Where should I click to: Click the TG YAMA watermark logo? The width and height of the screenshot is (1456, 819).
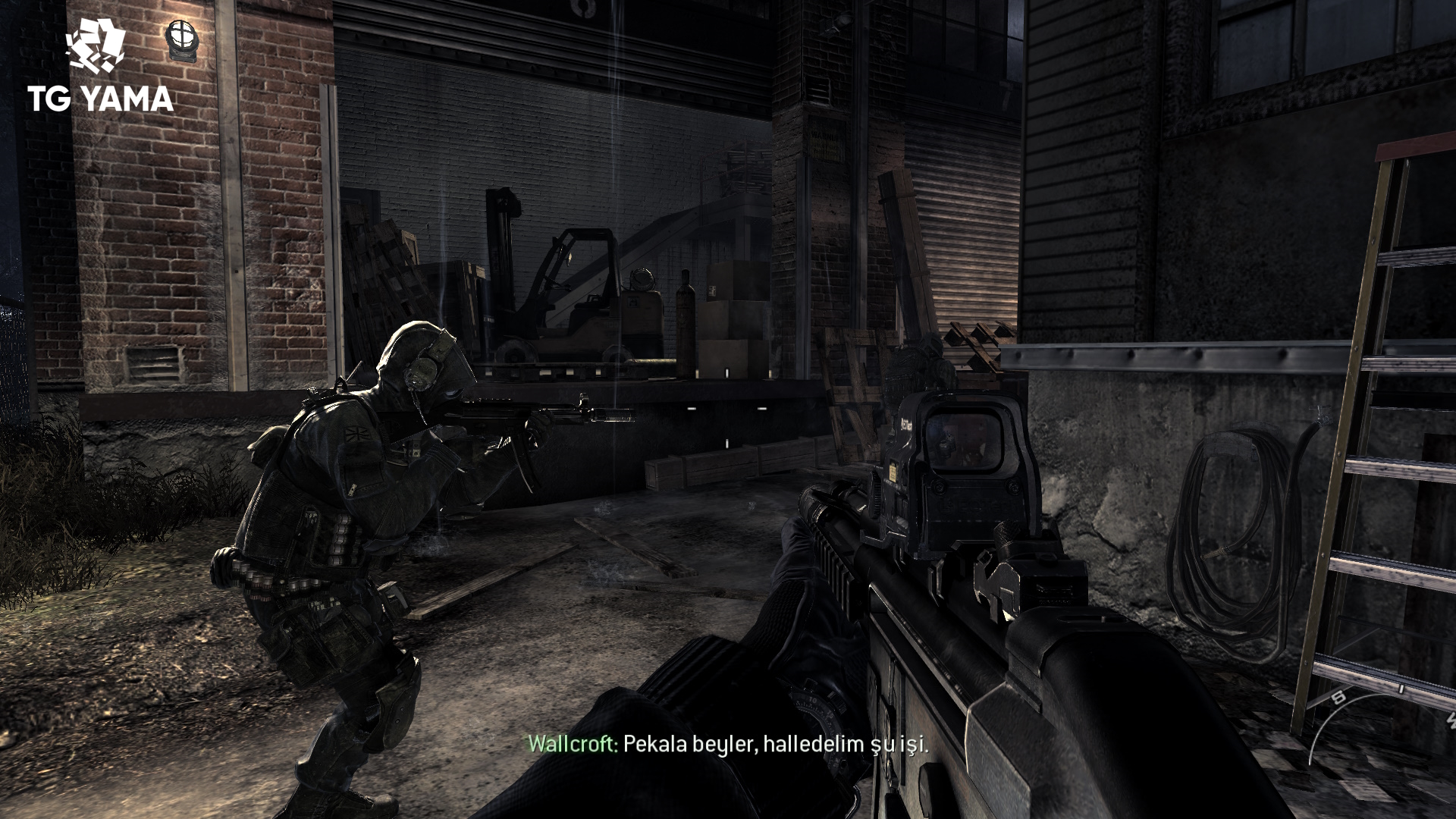pos(99,67)
